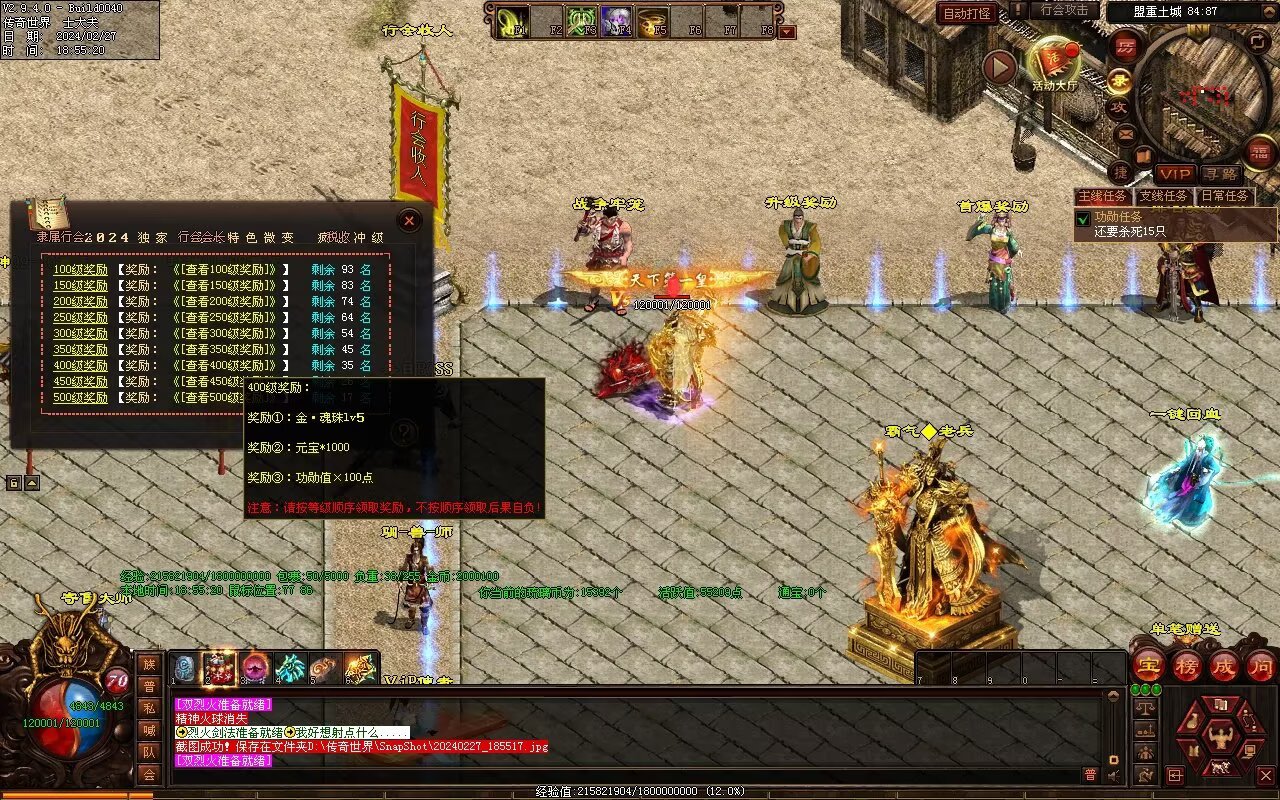Activate the 寻路 pathfinding button
Viewport: 1280px width, 800px height.
(1220, 174)
